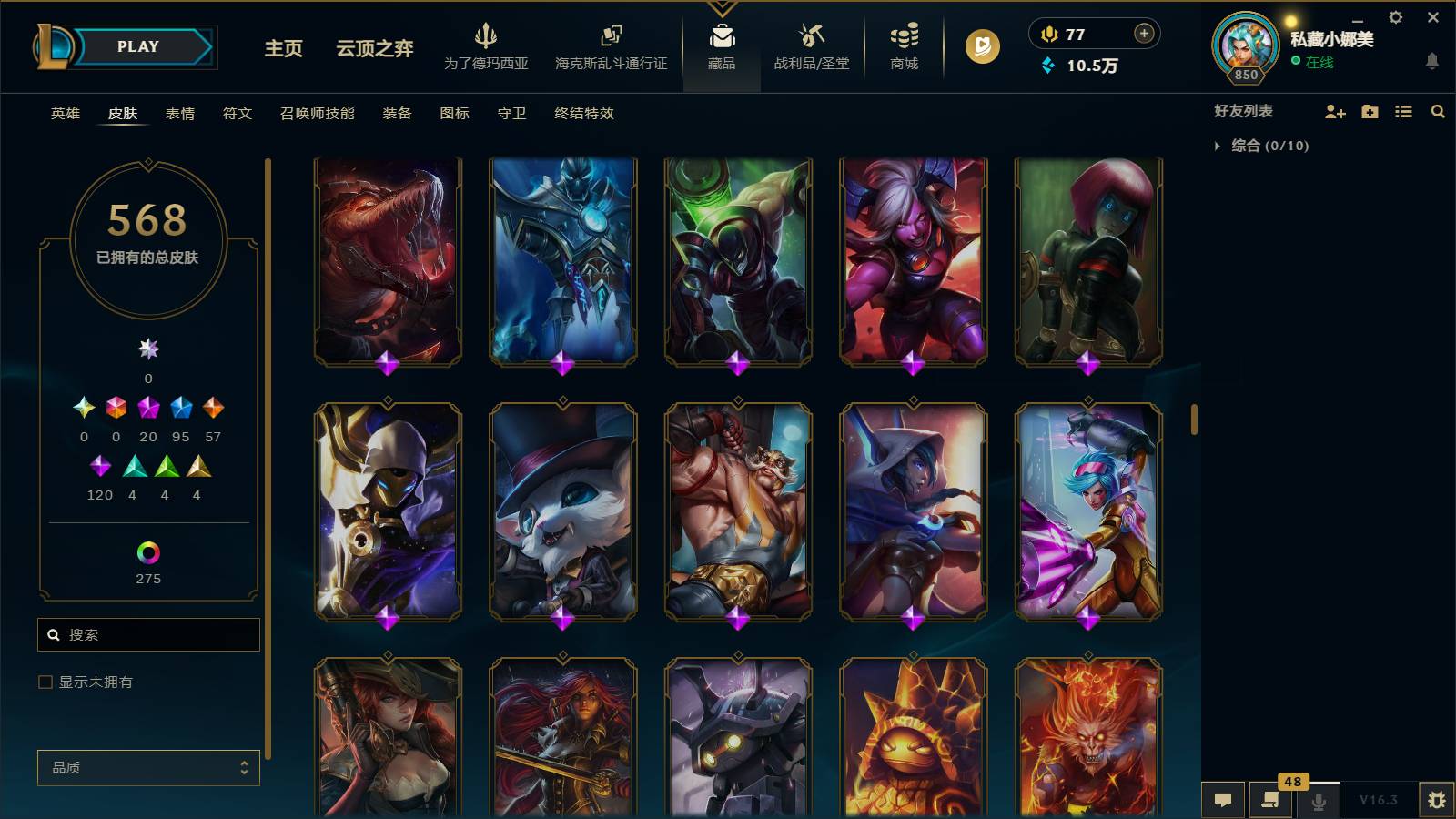The height and width of the screenshot is (819, 1456).
Task: Enable the 显示未拥有 checkbox
Action: (44, 681)
